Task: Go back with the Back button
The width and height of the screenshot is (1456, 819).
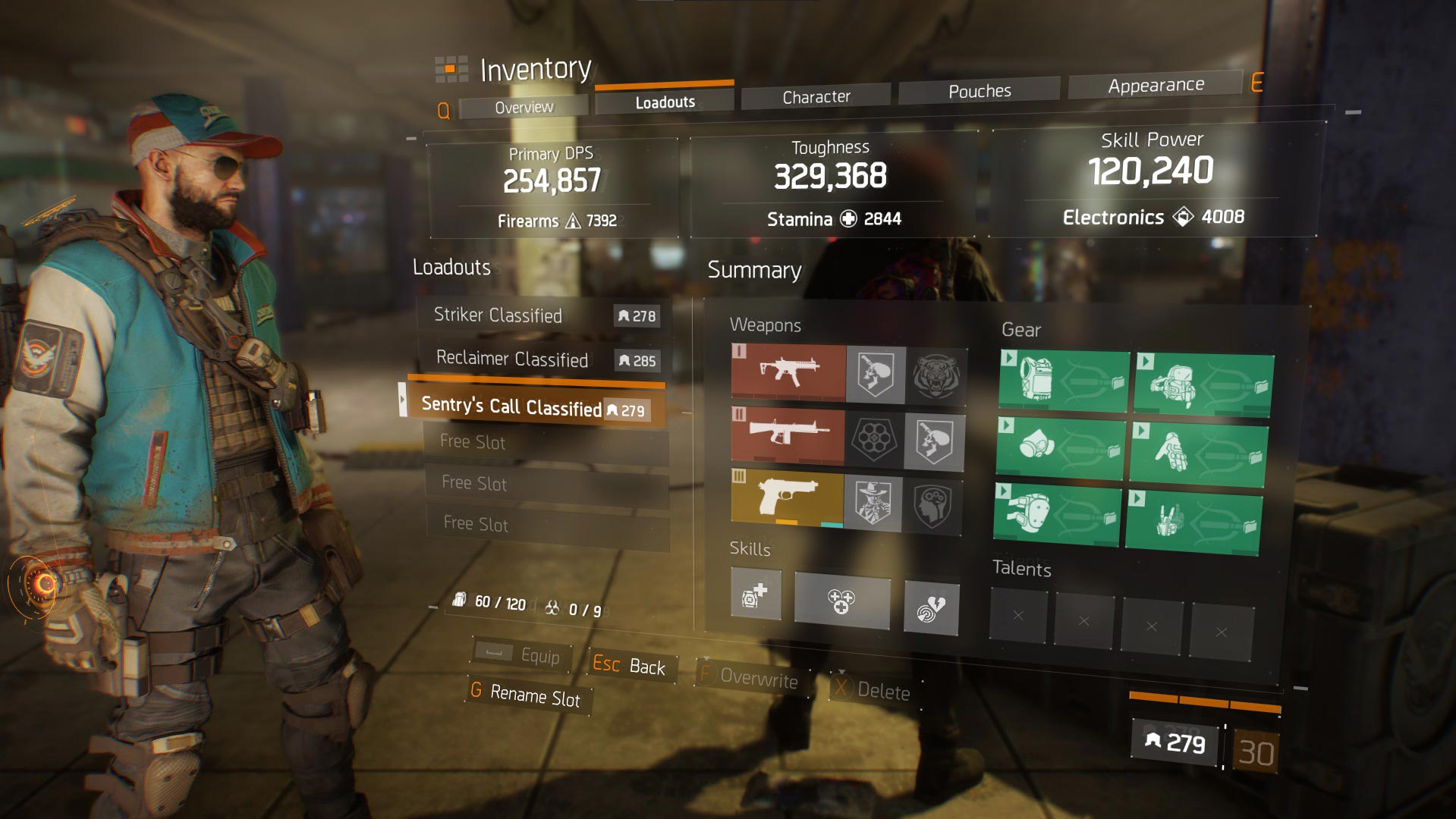Action: point(630,666)
